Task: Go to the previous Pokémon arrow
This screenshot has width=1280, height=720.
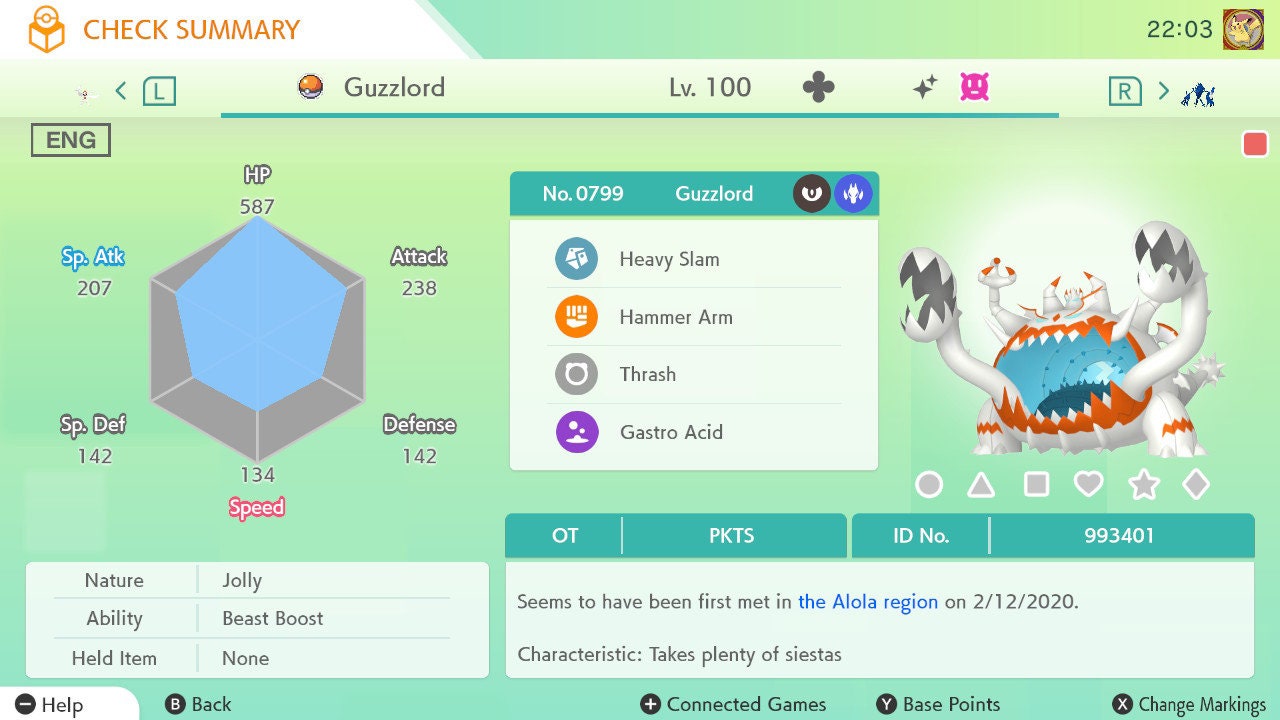Action: point(121,92)
